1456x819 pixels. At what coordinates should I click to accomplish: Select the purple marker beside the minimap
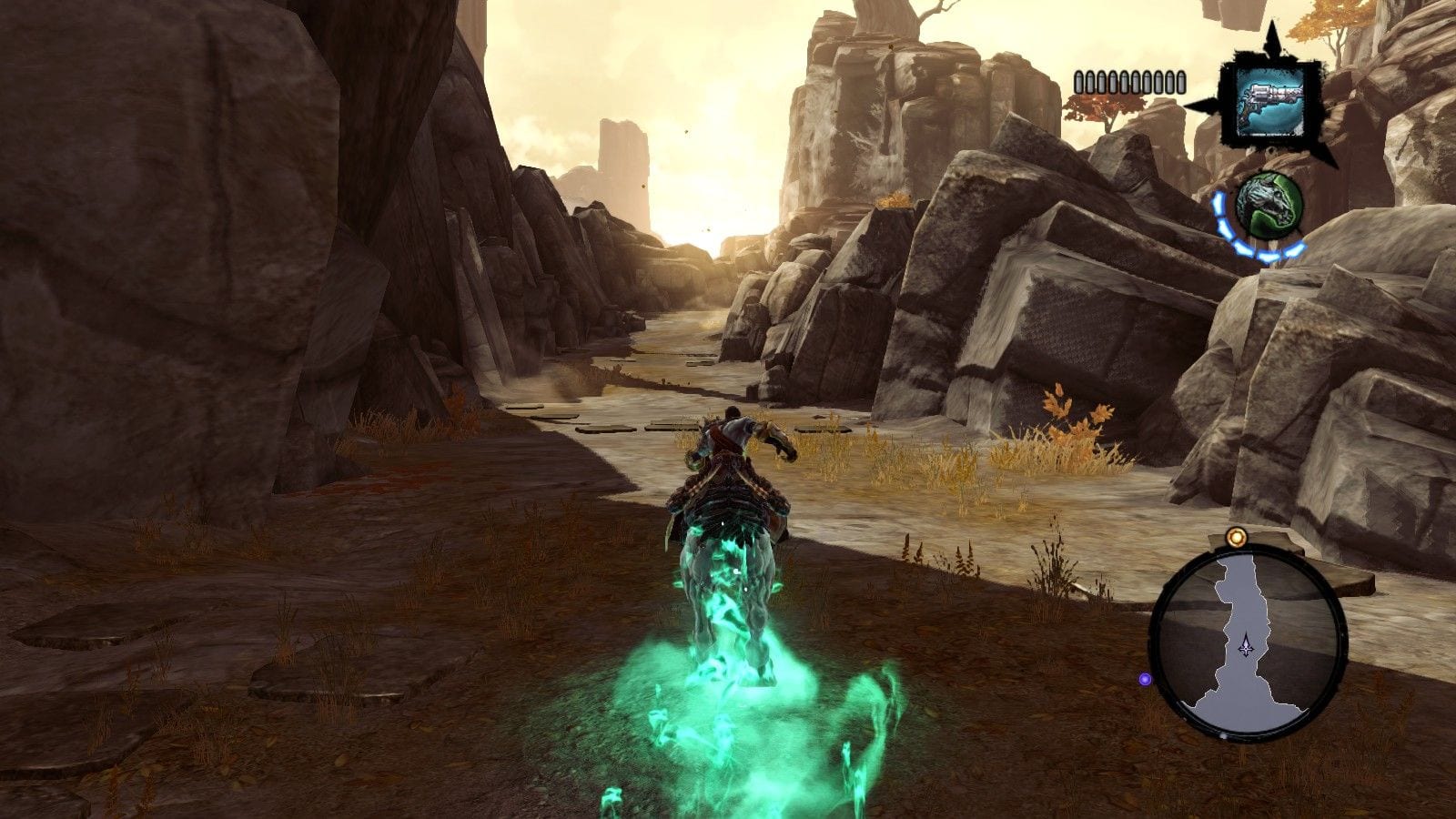[1146, 679]
